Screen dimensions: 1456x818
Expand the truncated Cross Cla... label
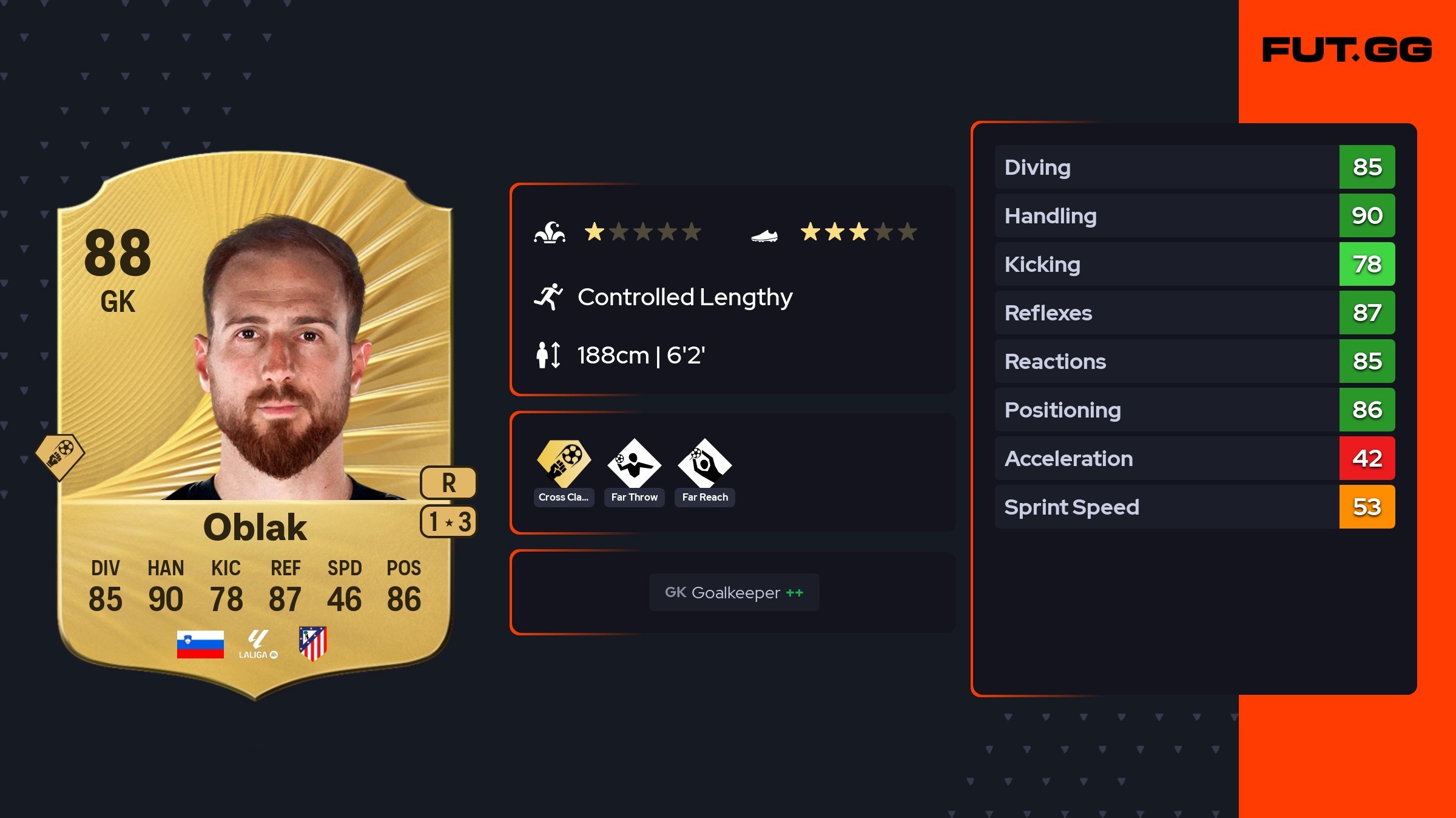pyautogui.click(x=564, y=497)
